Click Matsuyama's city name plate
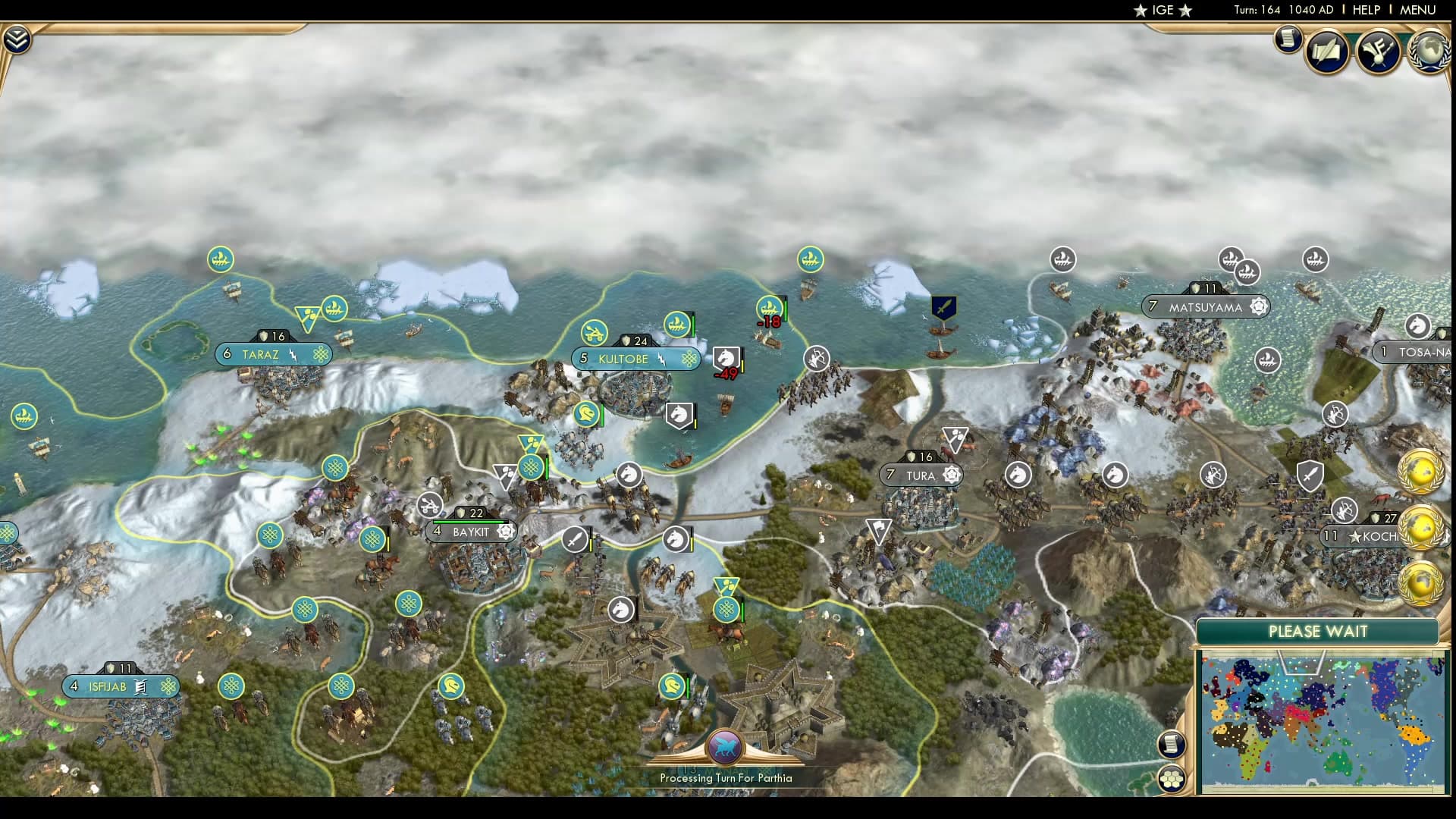 coord(1205,307)
